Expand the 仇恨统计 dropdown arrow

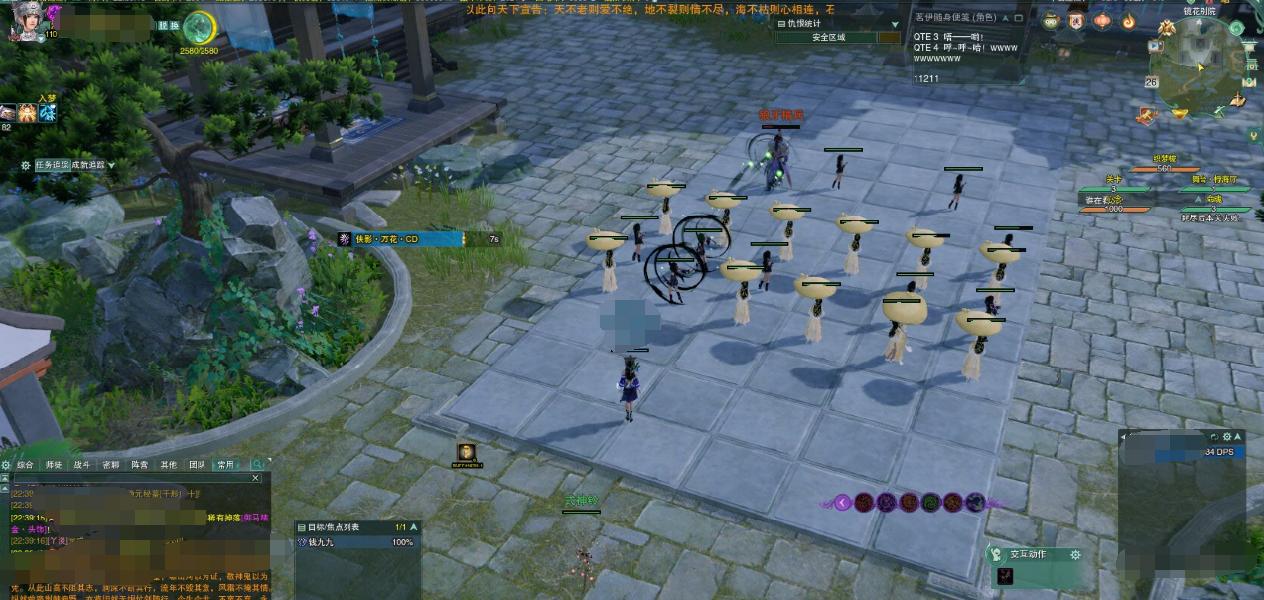tap(895, 23)
